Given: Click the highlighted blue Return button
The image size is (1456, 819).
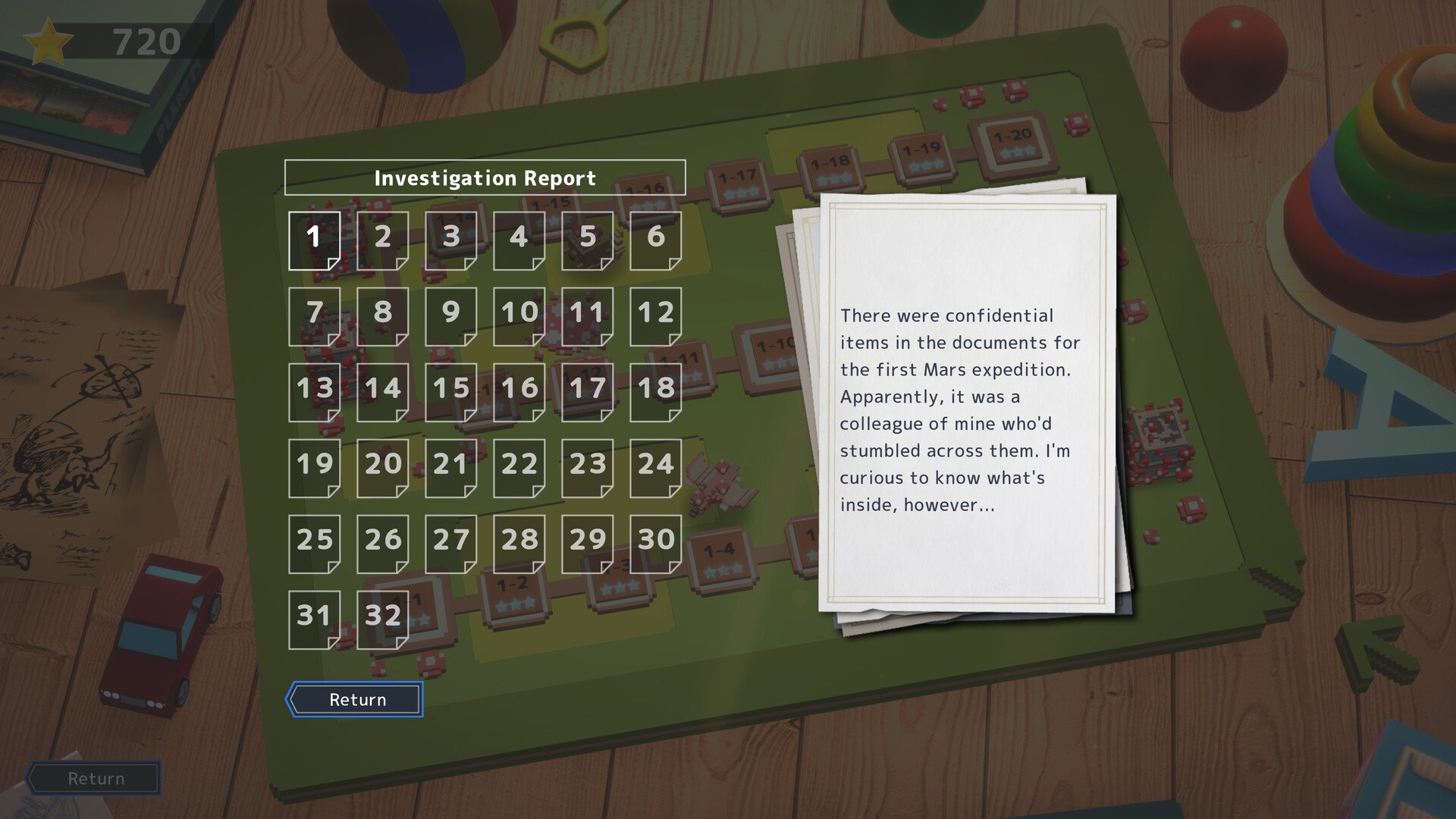Looking at the screenshot, I should coord(355,699).
